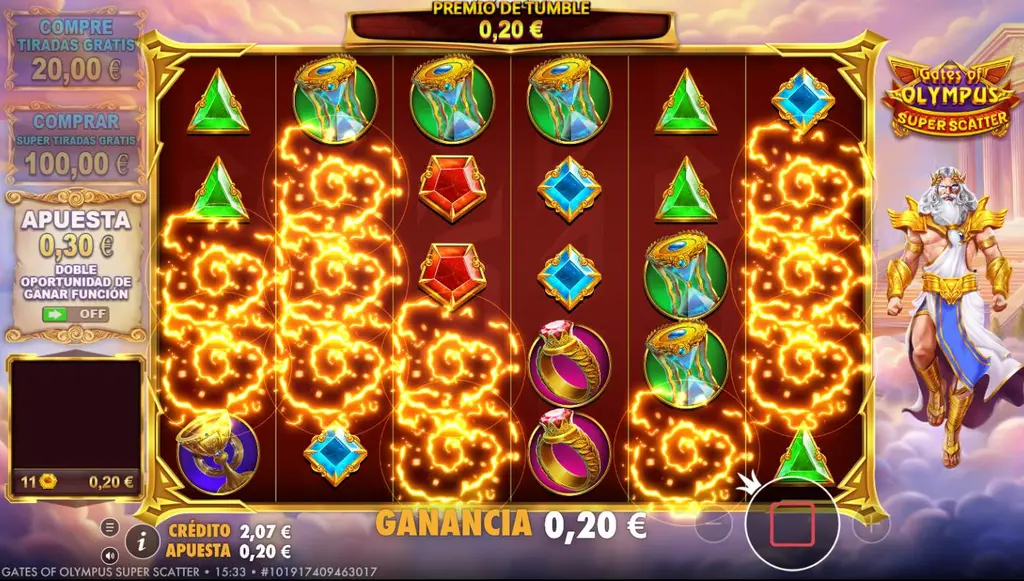The height and width of the screenshot is (581, 1024).
Task: Open the hamburger menu icon
Action: [x=110, y=527]
